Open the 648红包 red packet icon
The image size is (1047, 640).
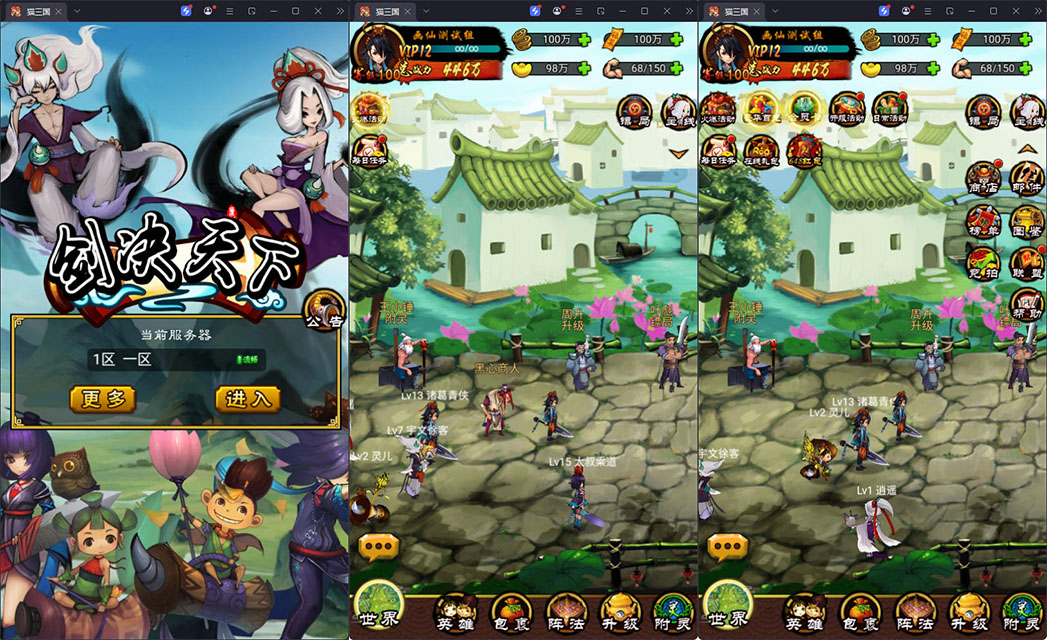click(x=803, y=152)
